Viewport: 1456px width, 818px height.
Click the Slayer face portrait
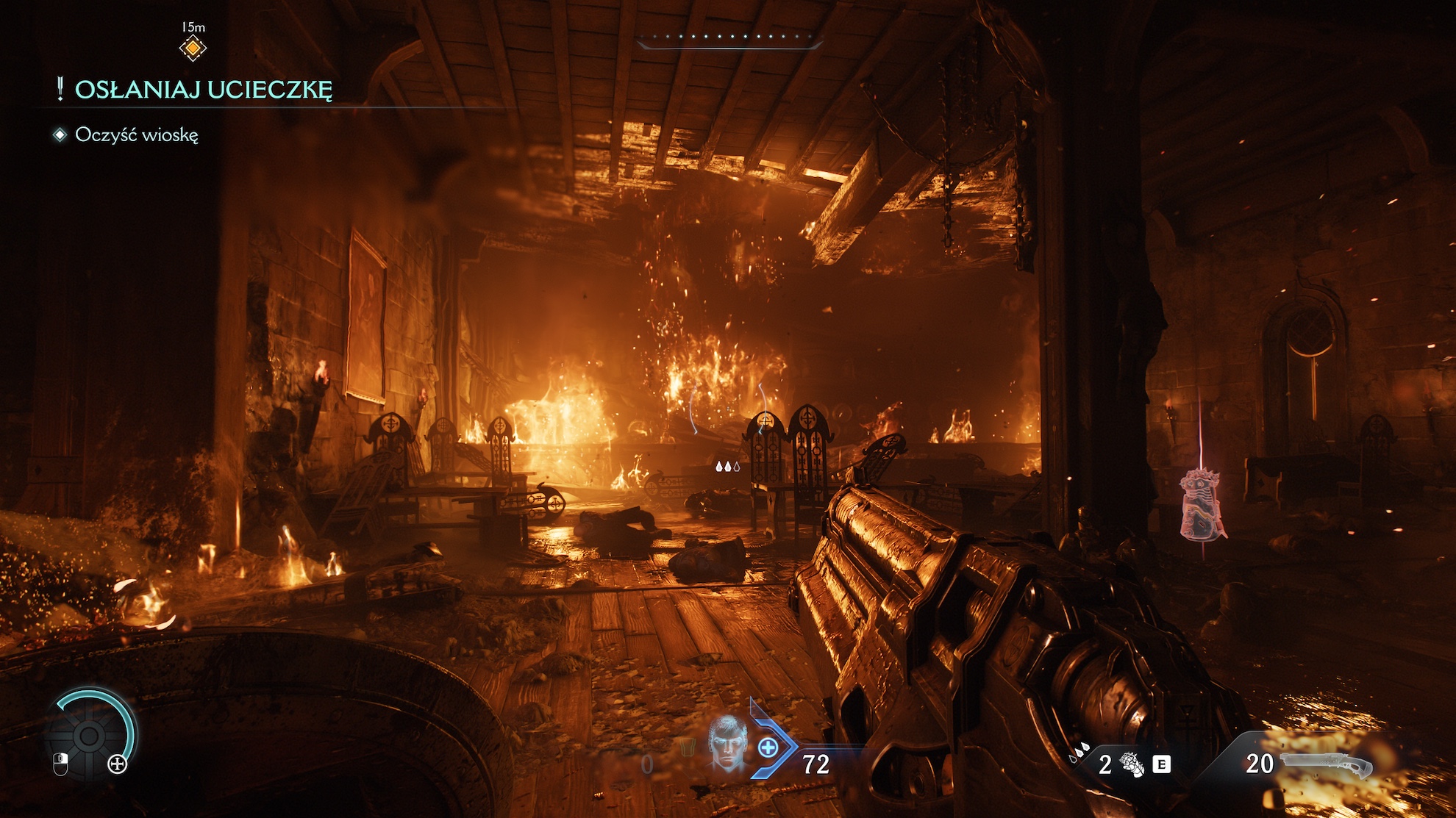(x=727, y=743)
